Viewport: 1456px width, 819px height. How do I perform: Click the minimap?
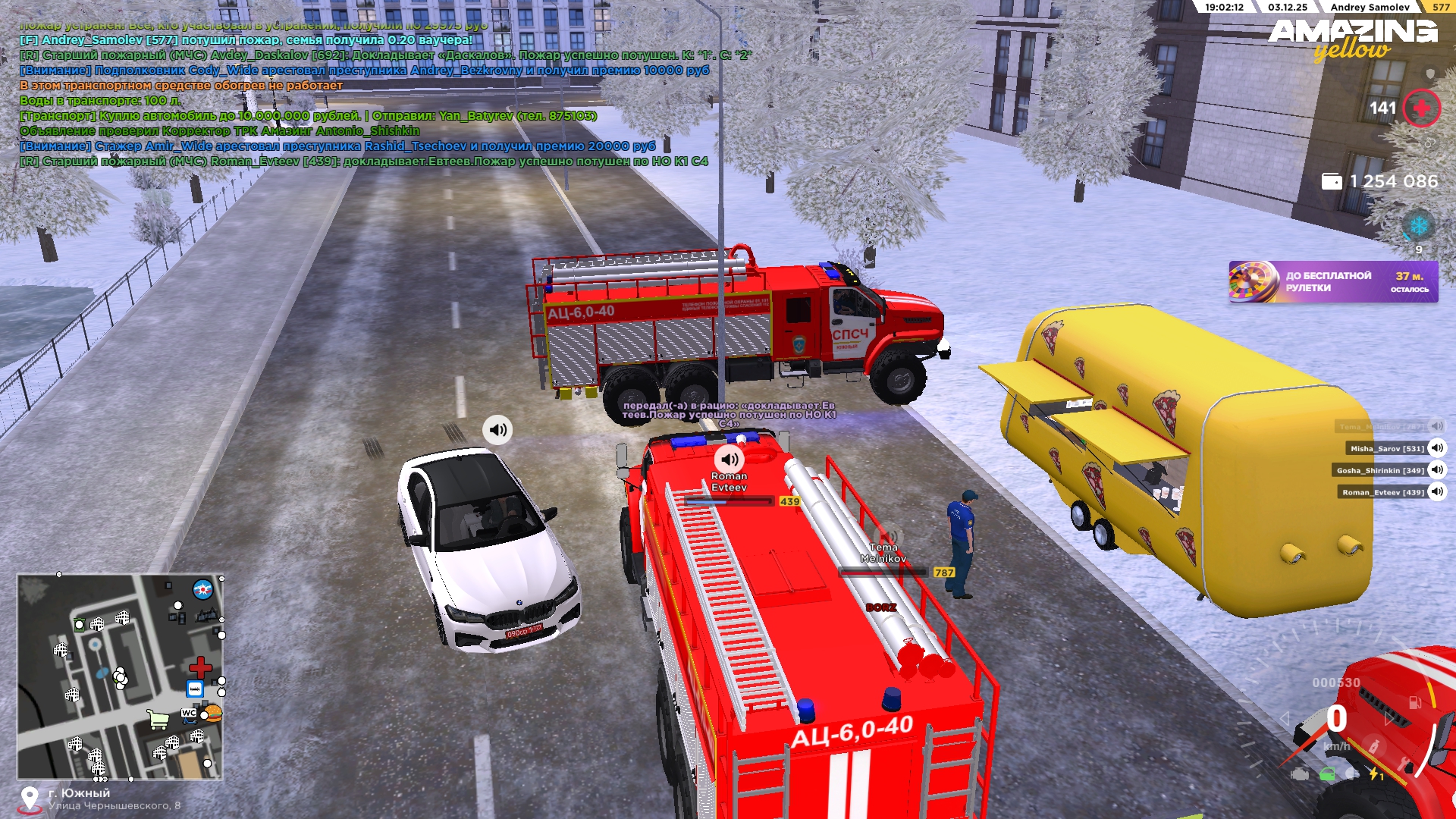120,676
